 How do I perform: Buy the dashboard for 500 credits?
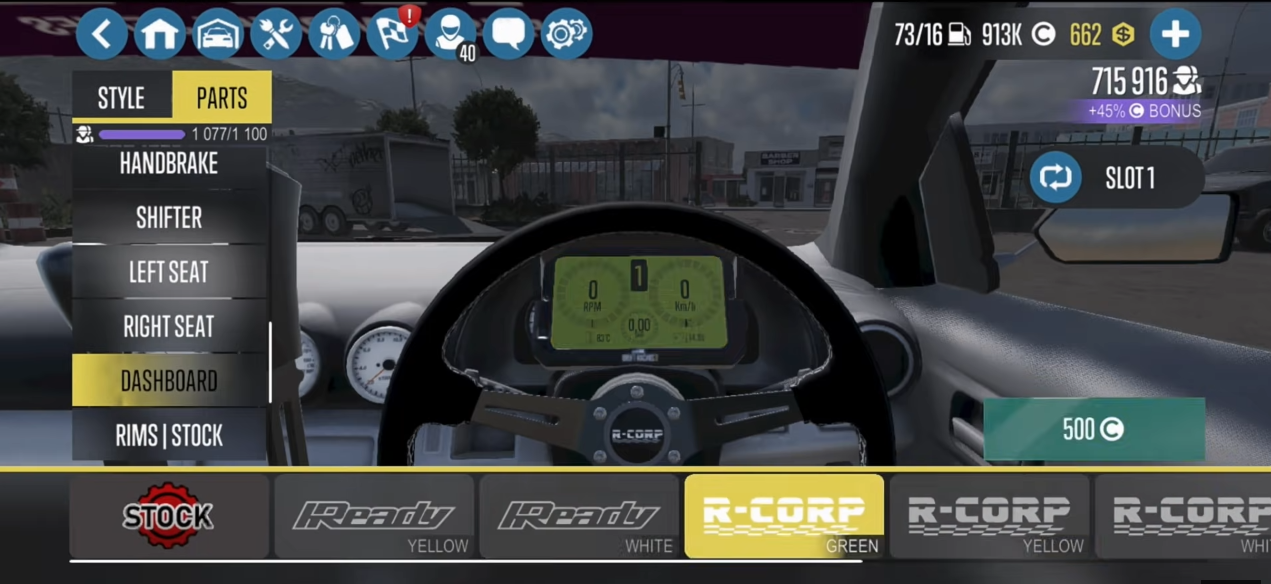[x=1094, y=429]
